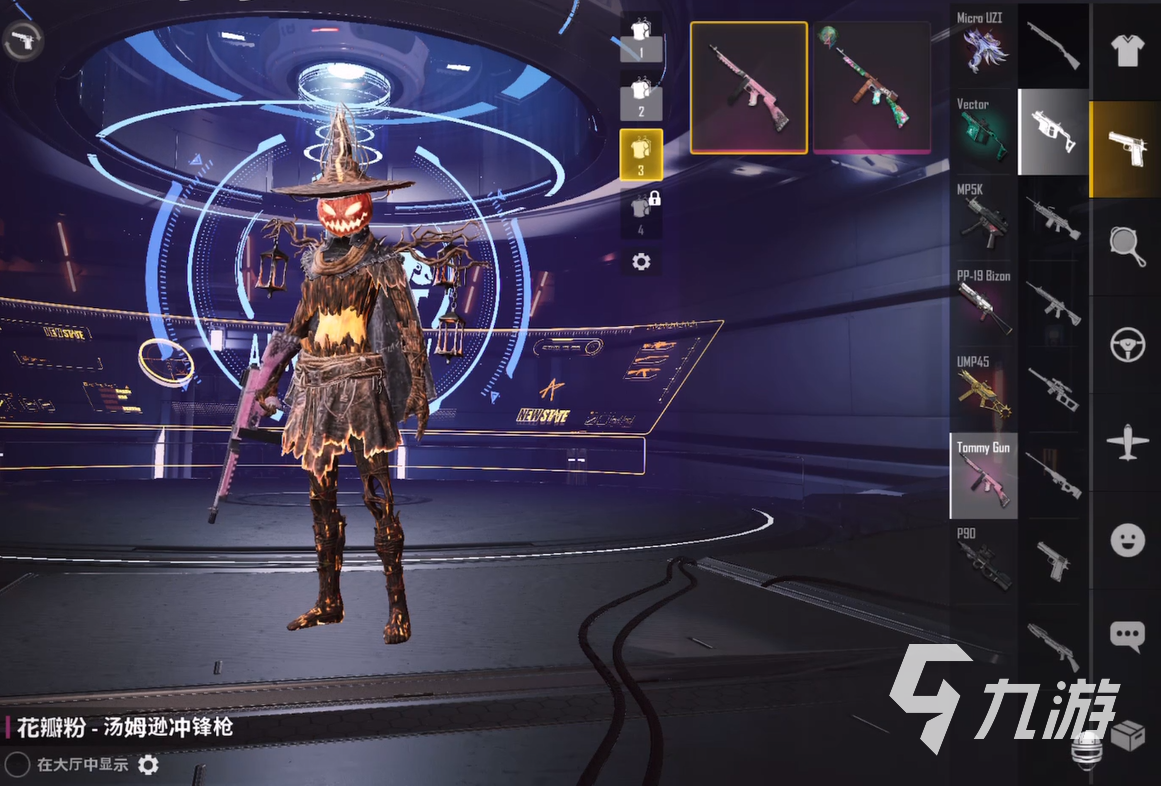Choose the green floral Tommy Gun skin

tap(873, 88)
